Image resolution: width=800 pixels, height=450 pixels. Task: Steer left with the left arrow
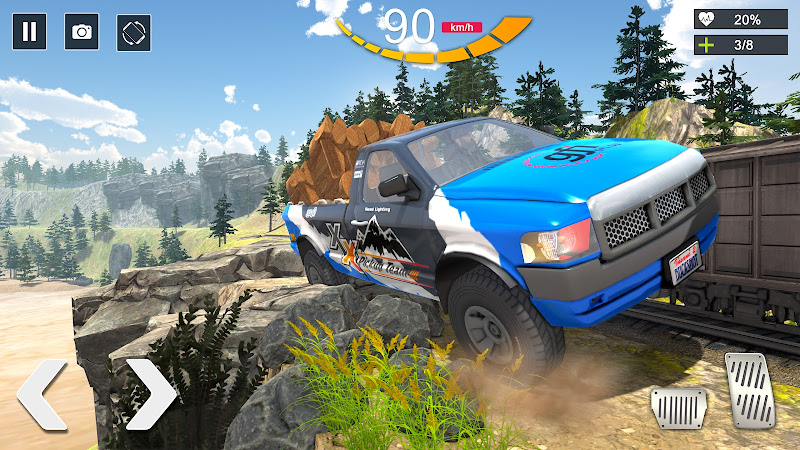point(42,395)
